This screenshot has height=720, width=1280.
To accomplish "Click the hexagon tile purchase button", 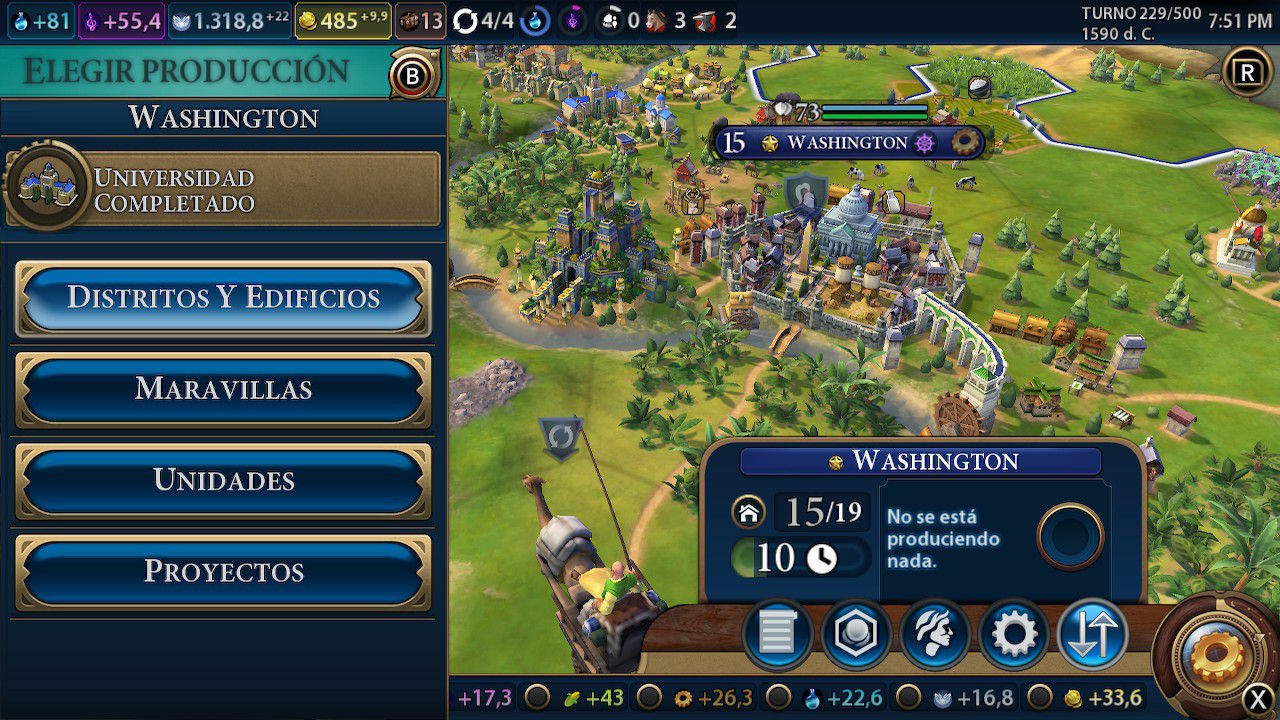I will [x=856, y=634].
